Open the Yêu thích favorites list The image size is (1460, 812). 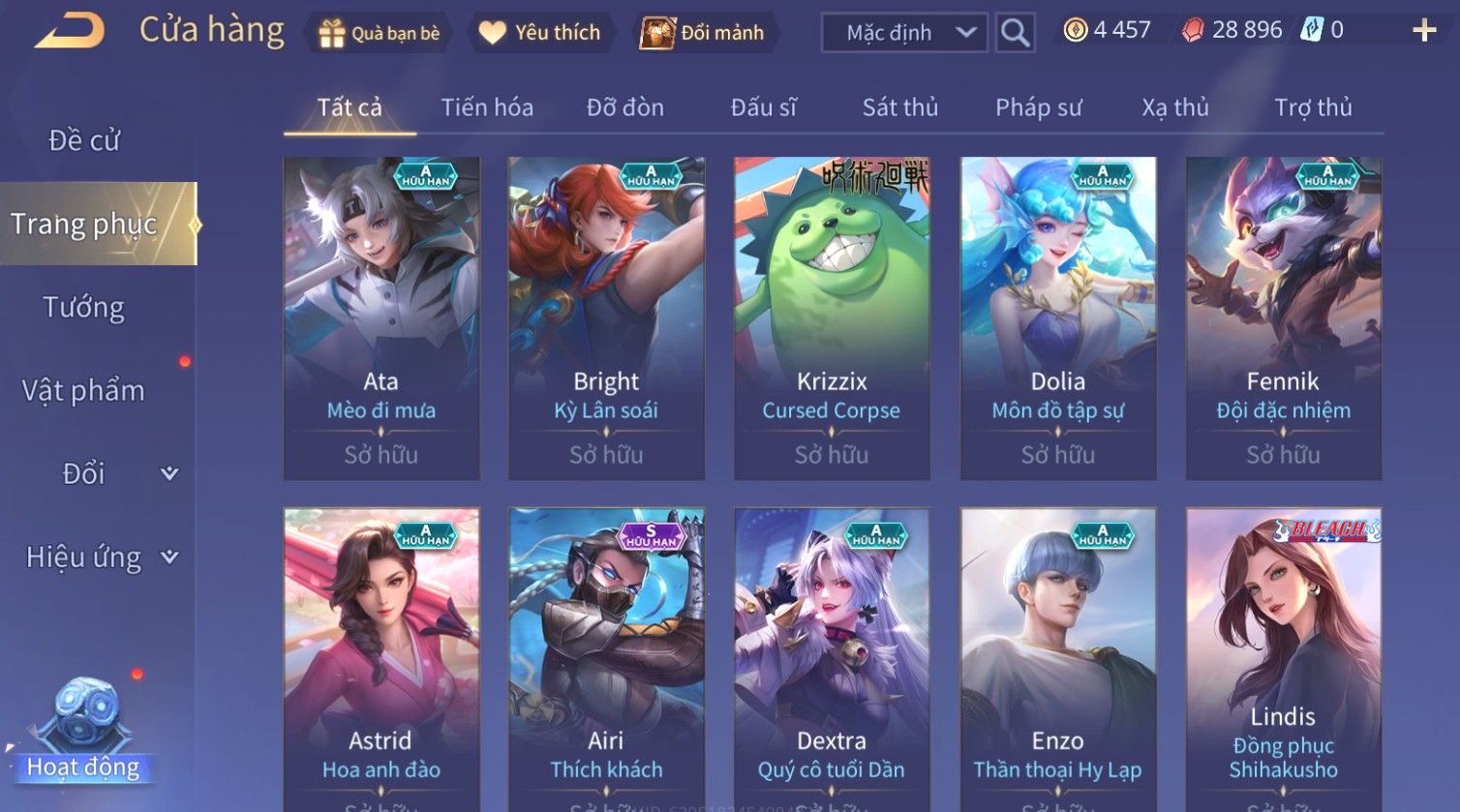click(x=539, y=33)
